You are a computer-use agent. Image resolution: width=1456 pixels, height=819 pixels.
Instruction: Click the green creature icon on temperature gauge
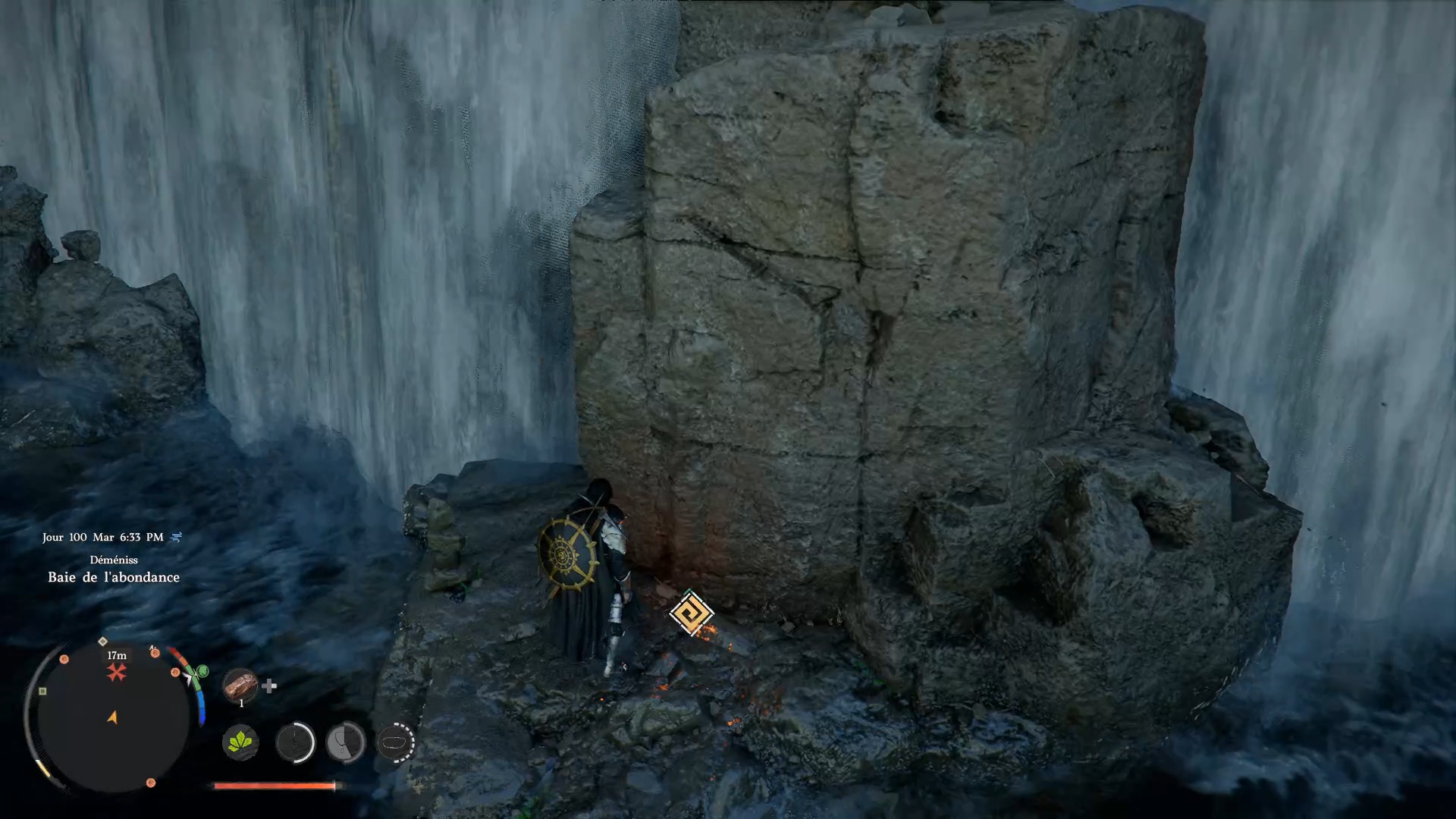202,671
